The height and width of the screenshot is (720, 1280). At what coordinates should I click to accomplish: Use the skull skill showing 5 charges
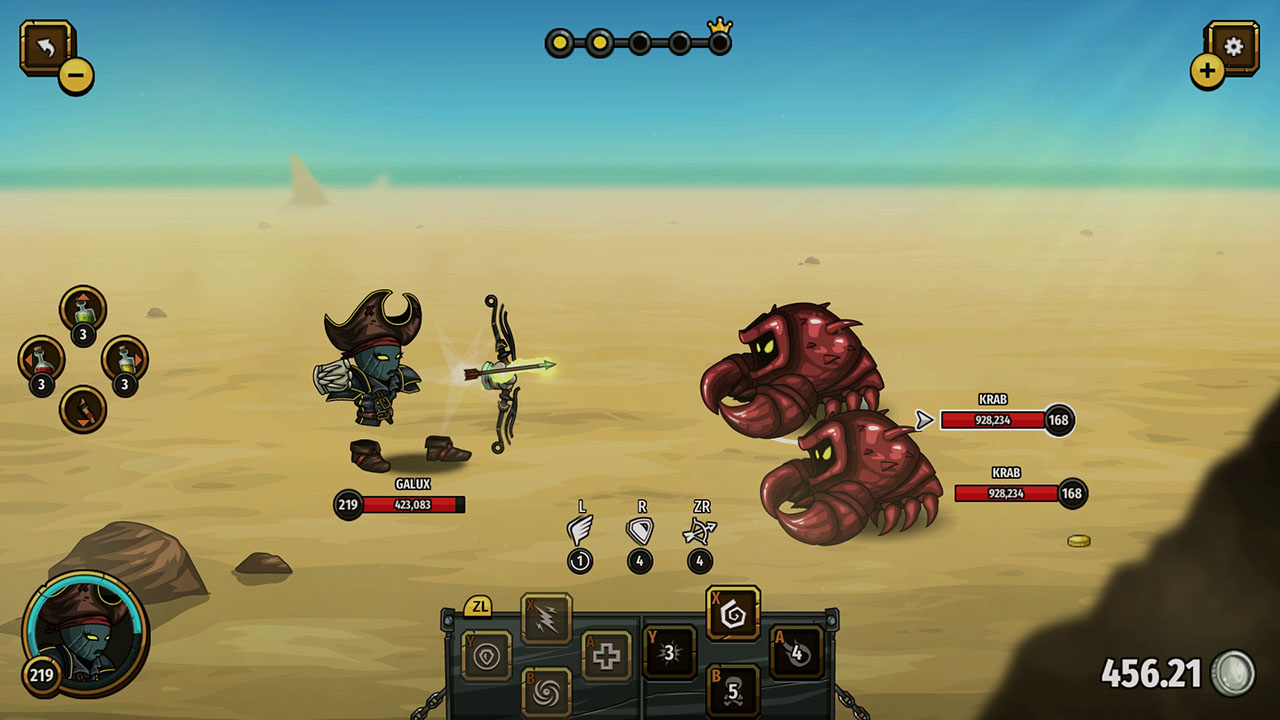point(732,691)
